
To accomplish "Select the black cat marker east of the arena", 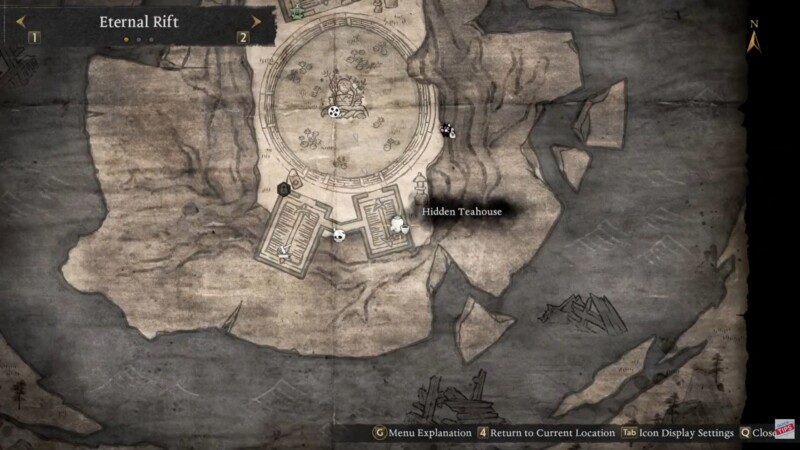I will pos(447,129).
